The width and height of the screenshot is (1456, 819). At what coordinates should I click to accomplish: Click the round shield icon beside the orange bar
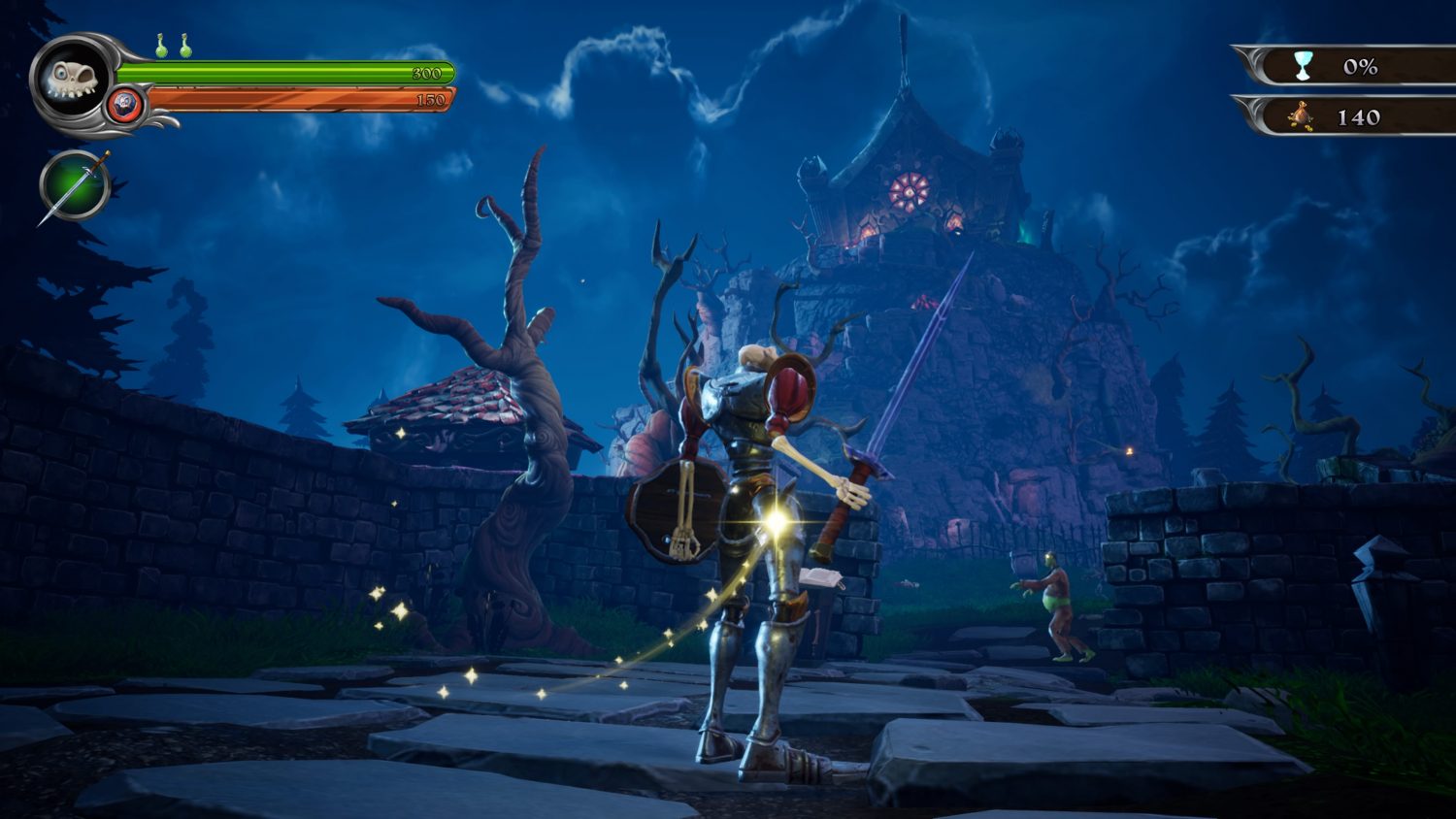coord(125,104)
